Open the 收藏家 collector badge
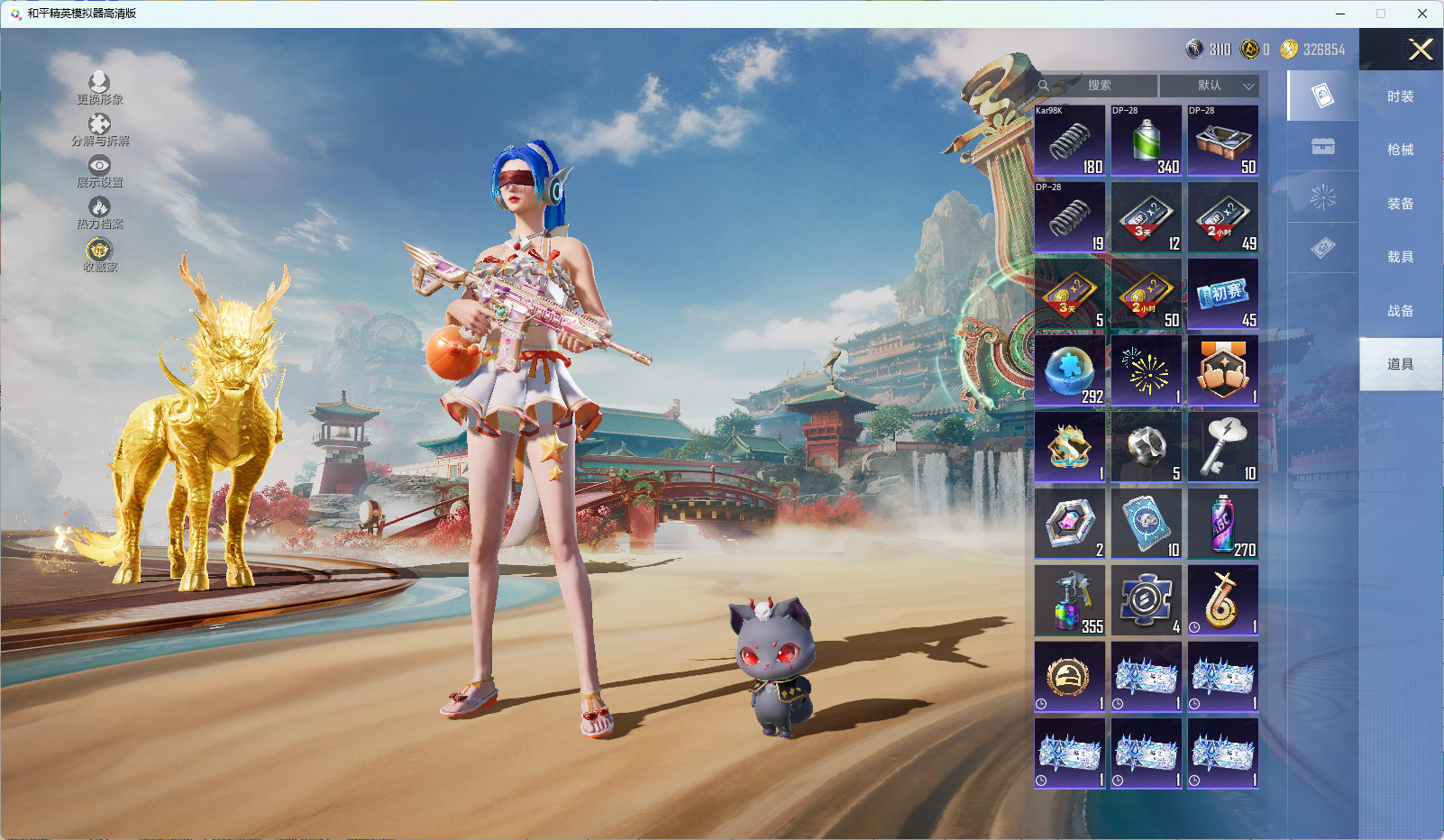 click(x=99, y=254)
